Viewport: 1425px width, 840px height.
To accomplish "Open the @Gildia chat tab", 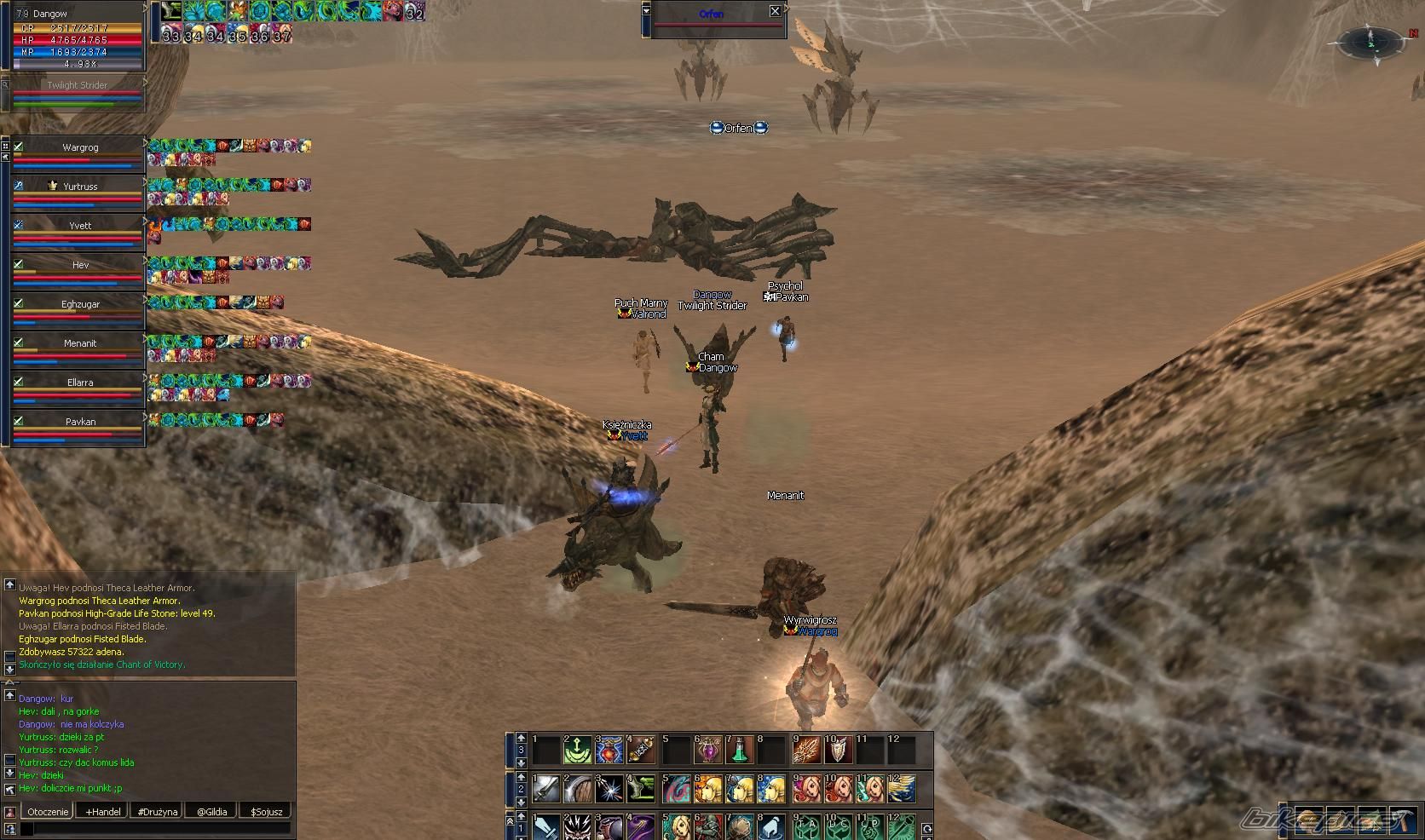I will click(x=211, y=812).
